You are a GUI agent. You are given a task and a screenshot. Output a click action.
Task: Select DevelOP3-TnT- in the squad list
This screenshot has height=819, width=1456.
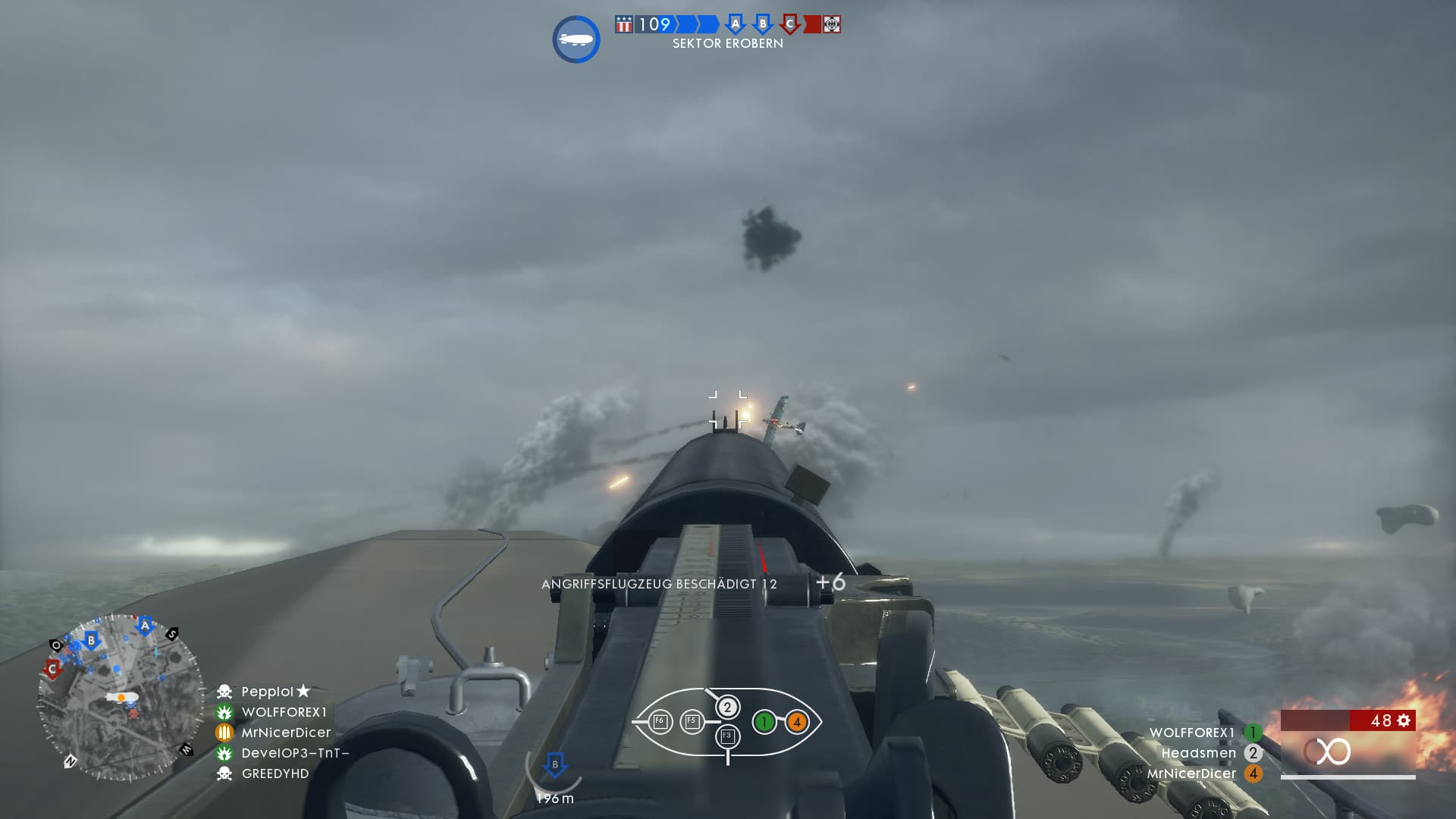point(295,753)
